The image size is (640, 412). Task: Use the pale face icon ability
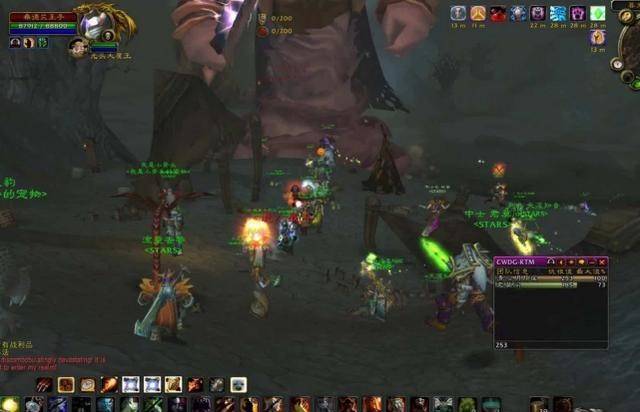point(238,384)
